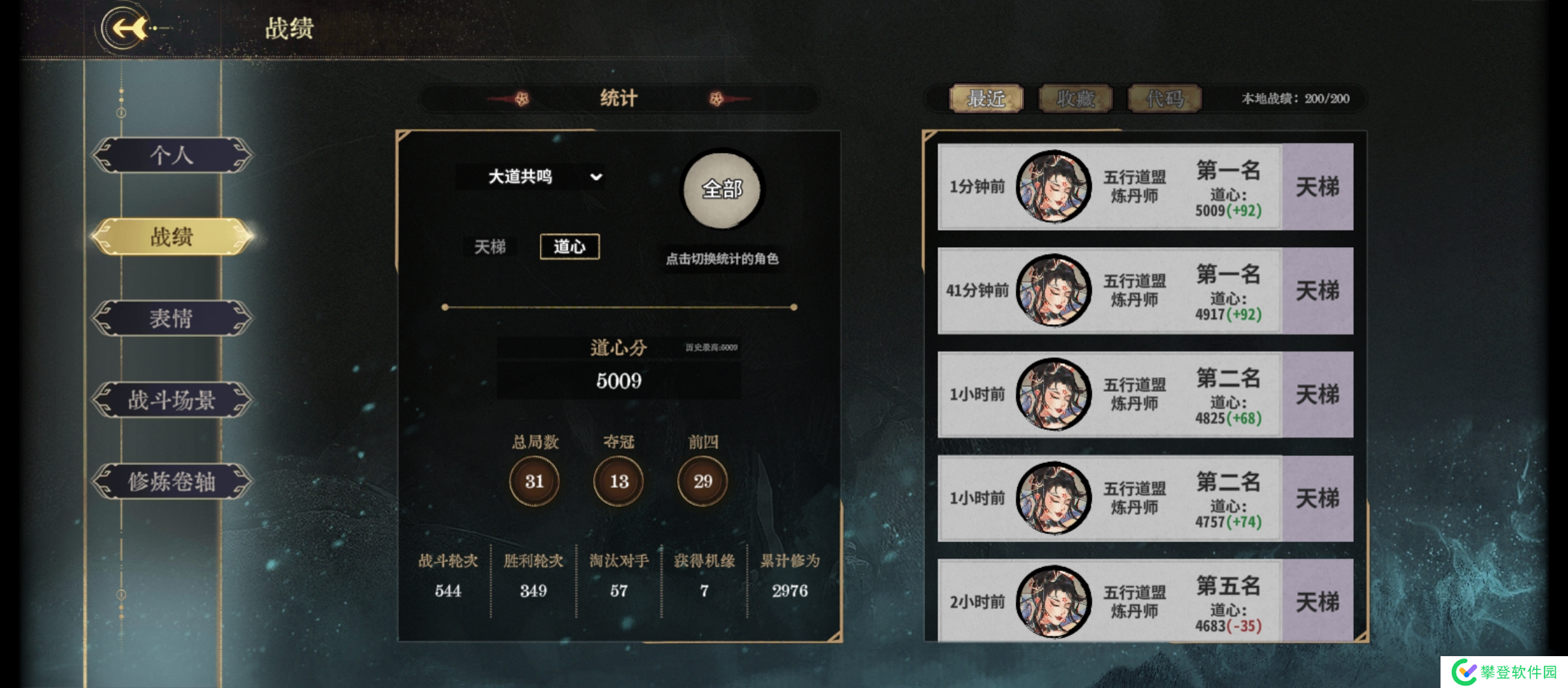This screenshot has height=688, width=1568.
Task: Click the decorative knot icon left of 统计
Action: [521, 98]
